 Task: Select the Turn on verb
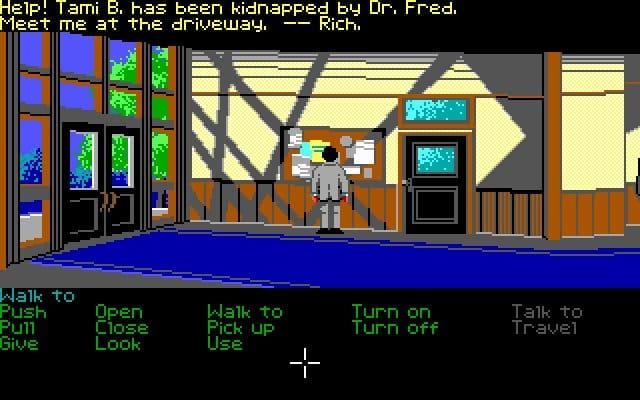point(391,312)
